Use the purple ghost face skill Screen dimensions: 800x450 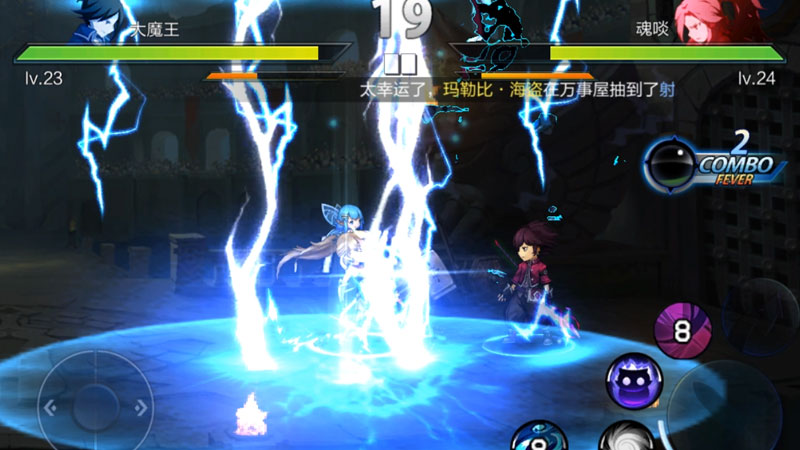click(634, 381)
